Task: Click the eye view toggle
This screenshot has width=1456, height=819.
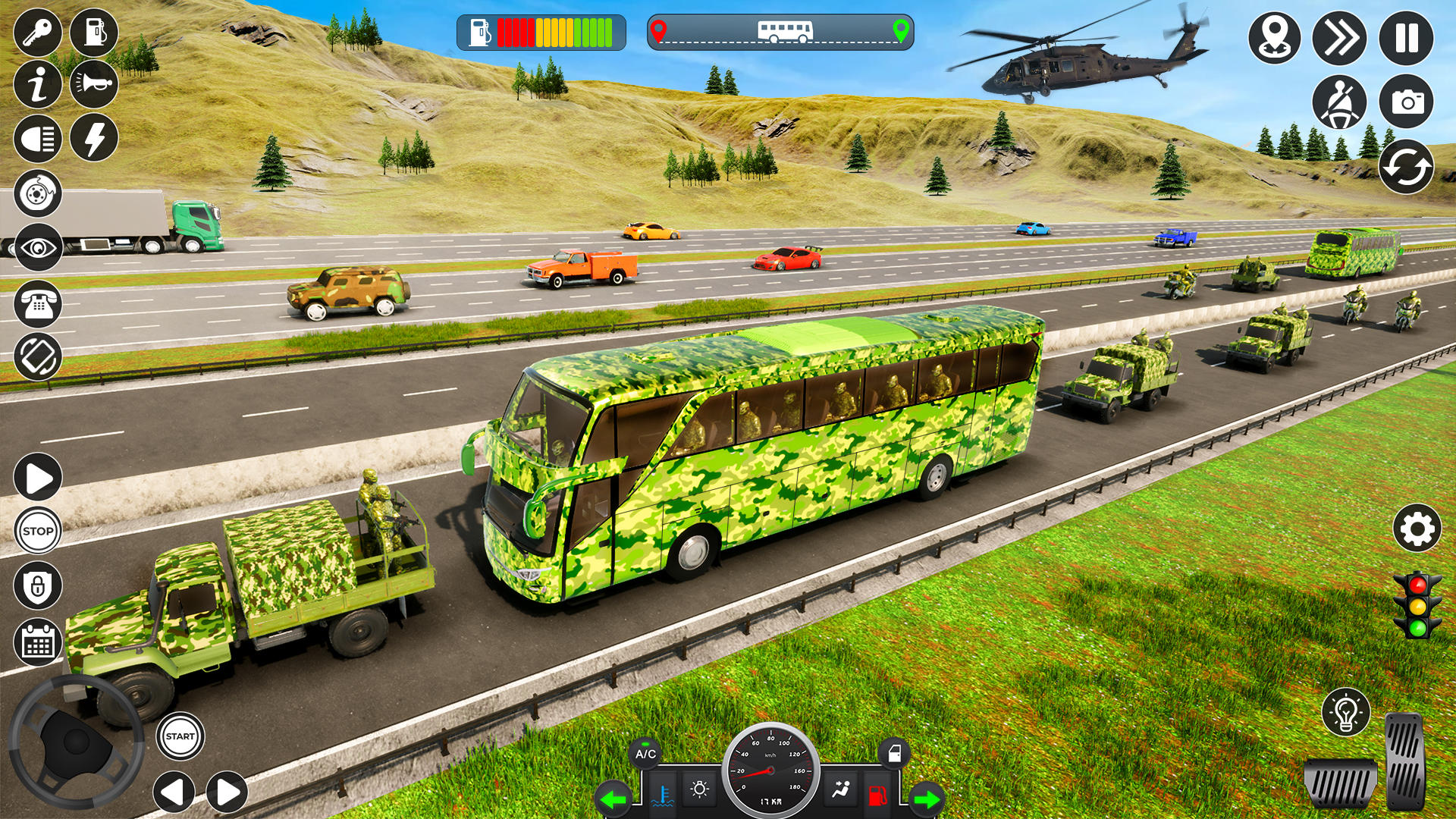Action: click(38, 248)
